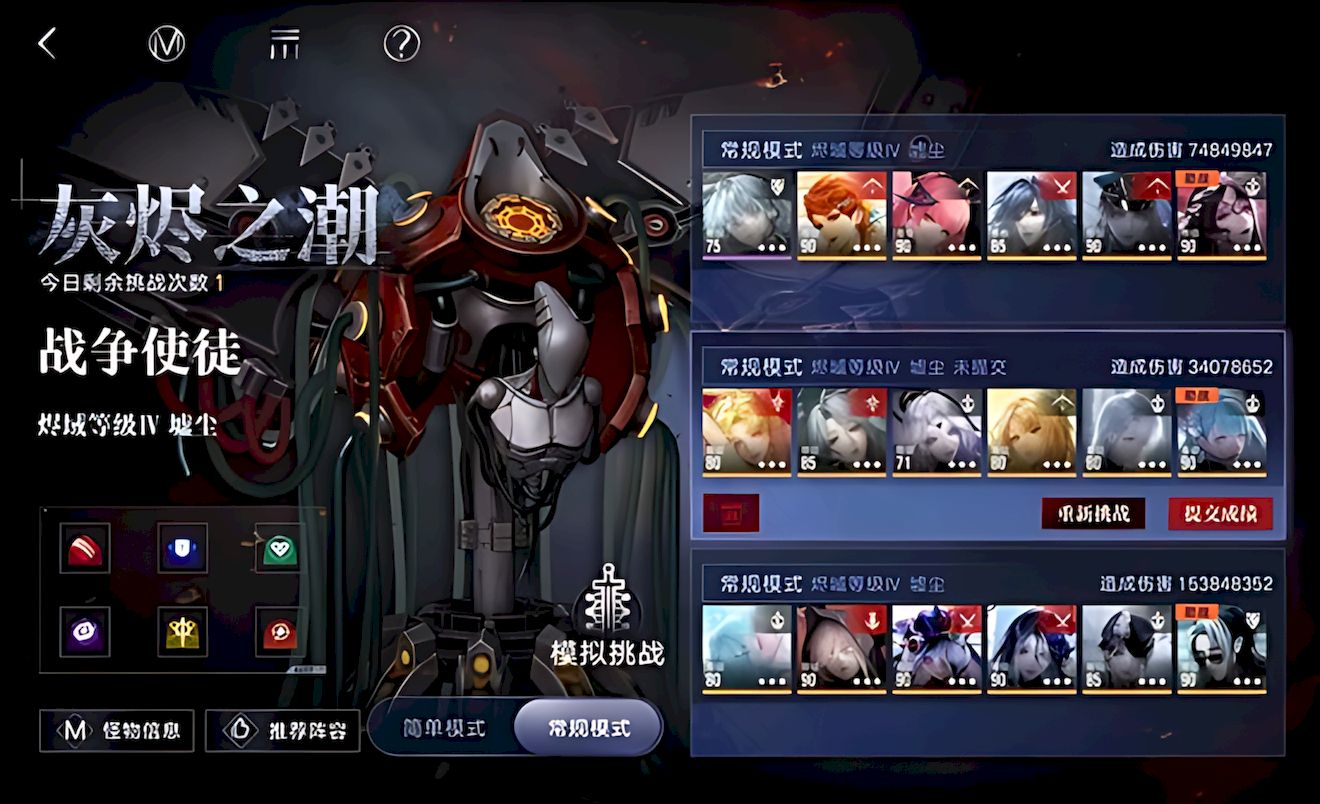The image size is (1320, 804).
Task: Click the red 重新挑战 re-challenge button
Action: (1093, 514)
